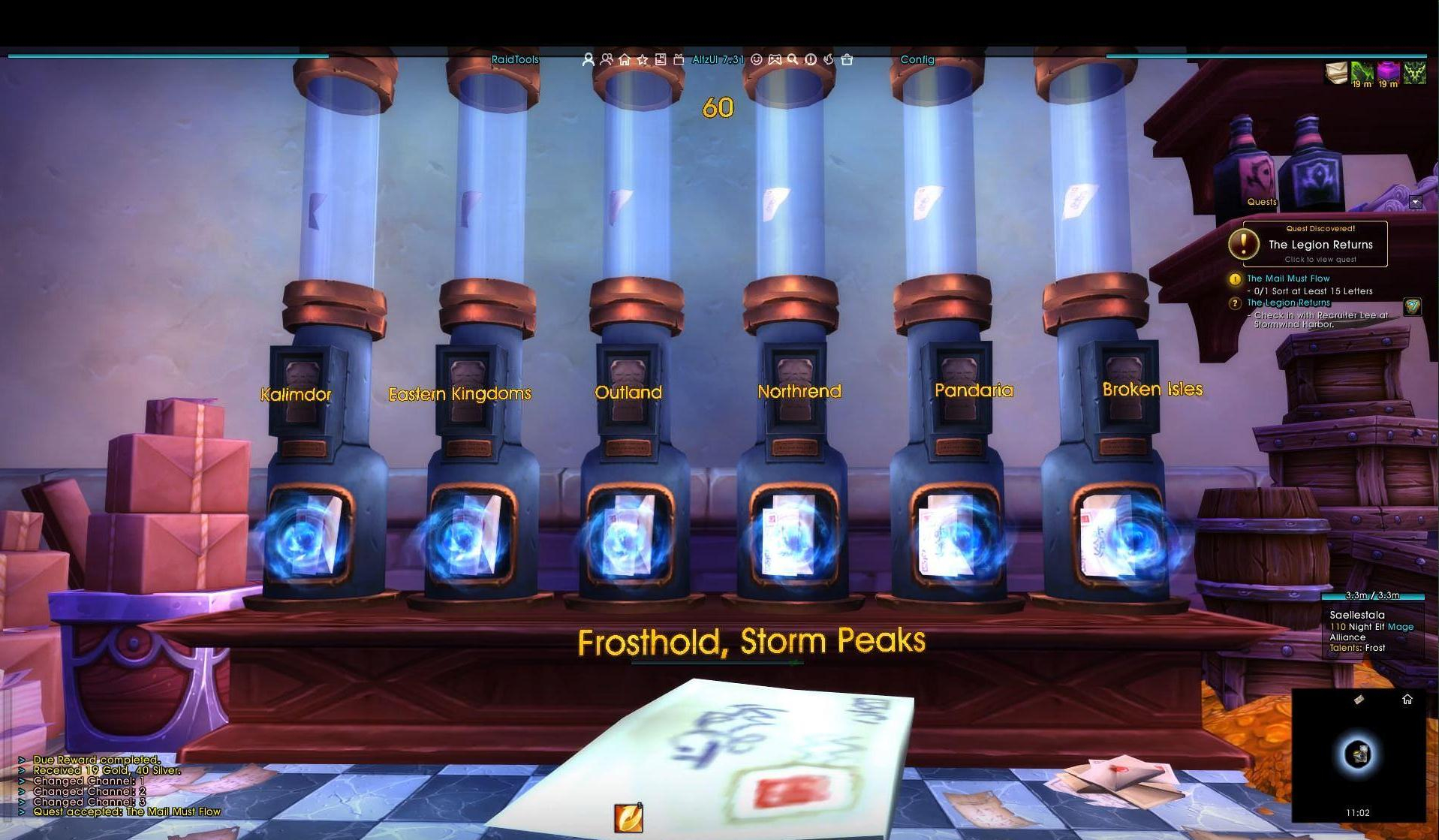Open the smiley face icon
The width and height of the screenshot is (1439, 840).
[x=757, y=59]
